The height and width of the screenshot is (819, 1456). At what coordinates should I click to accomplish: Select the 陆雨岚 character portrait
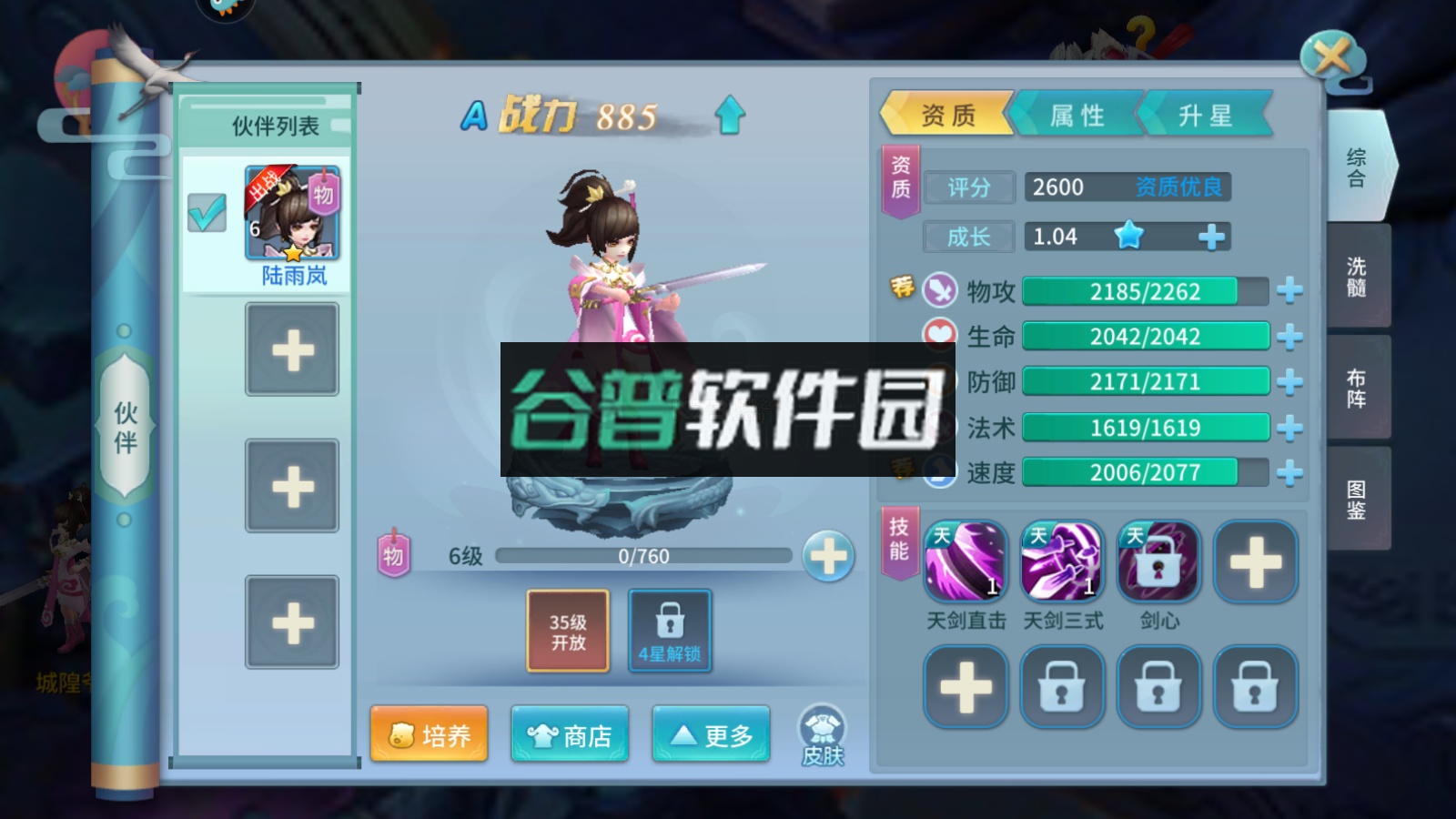coord(293,211)
